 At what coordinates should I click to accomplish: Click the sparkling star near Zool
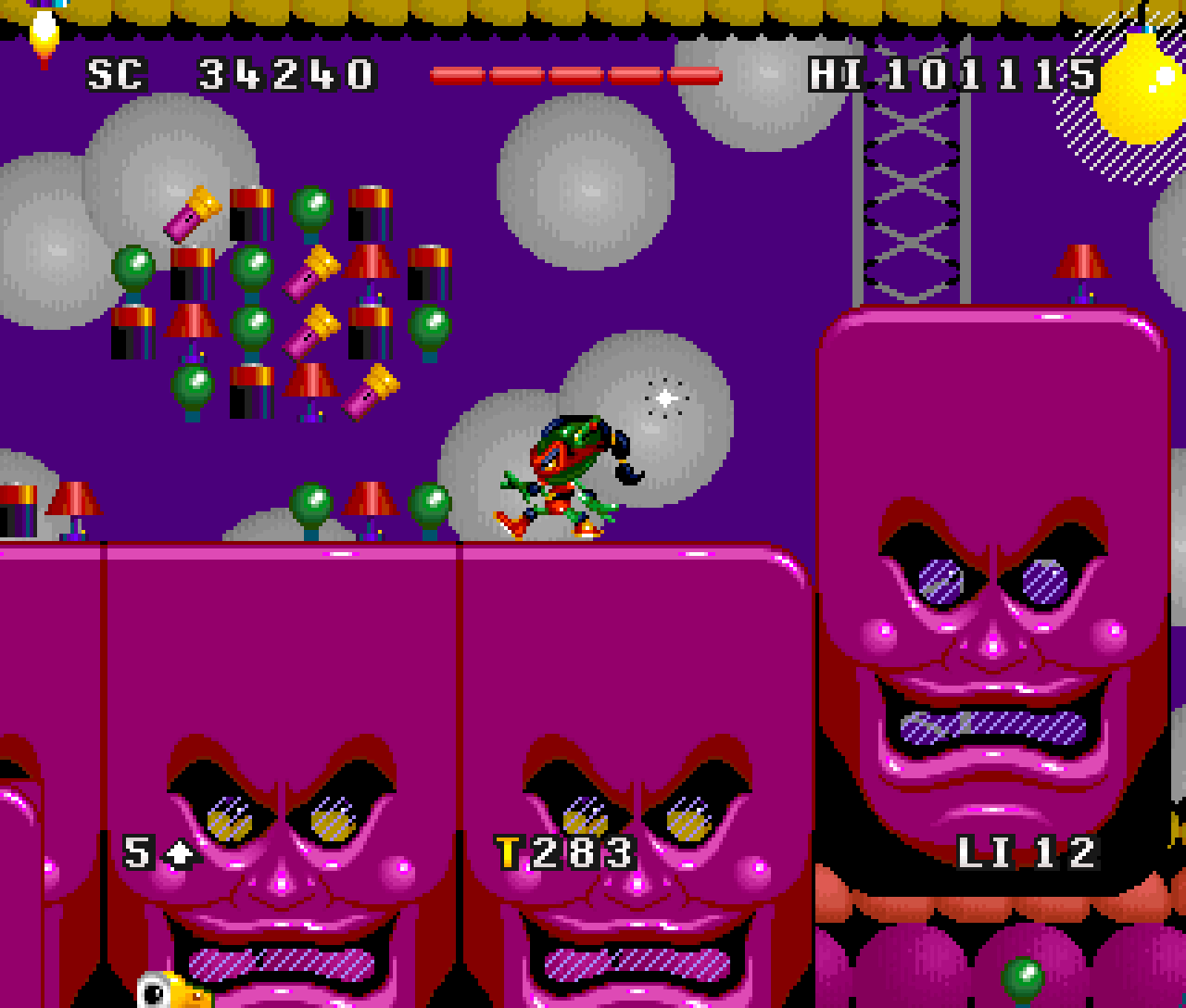(663, 397)
